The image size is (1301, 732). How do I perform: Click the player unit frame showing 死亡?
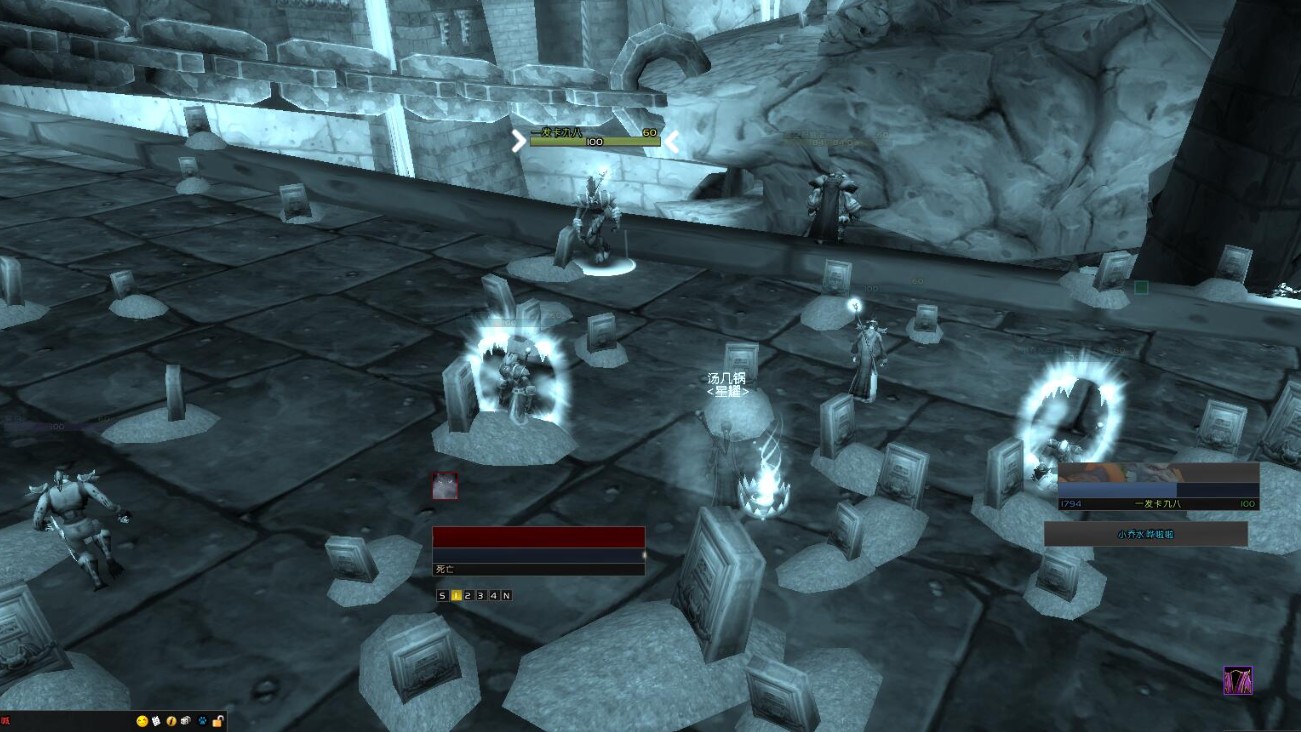pyautogui.click(x=538, y=550)
